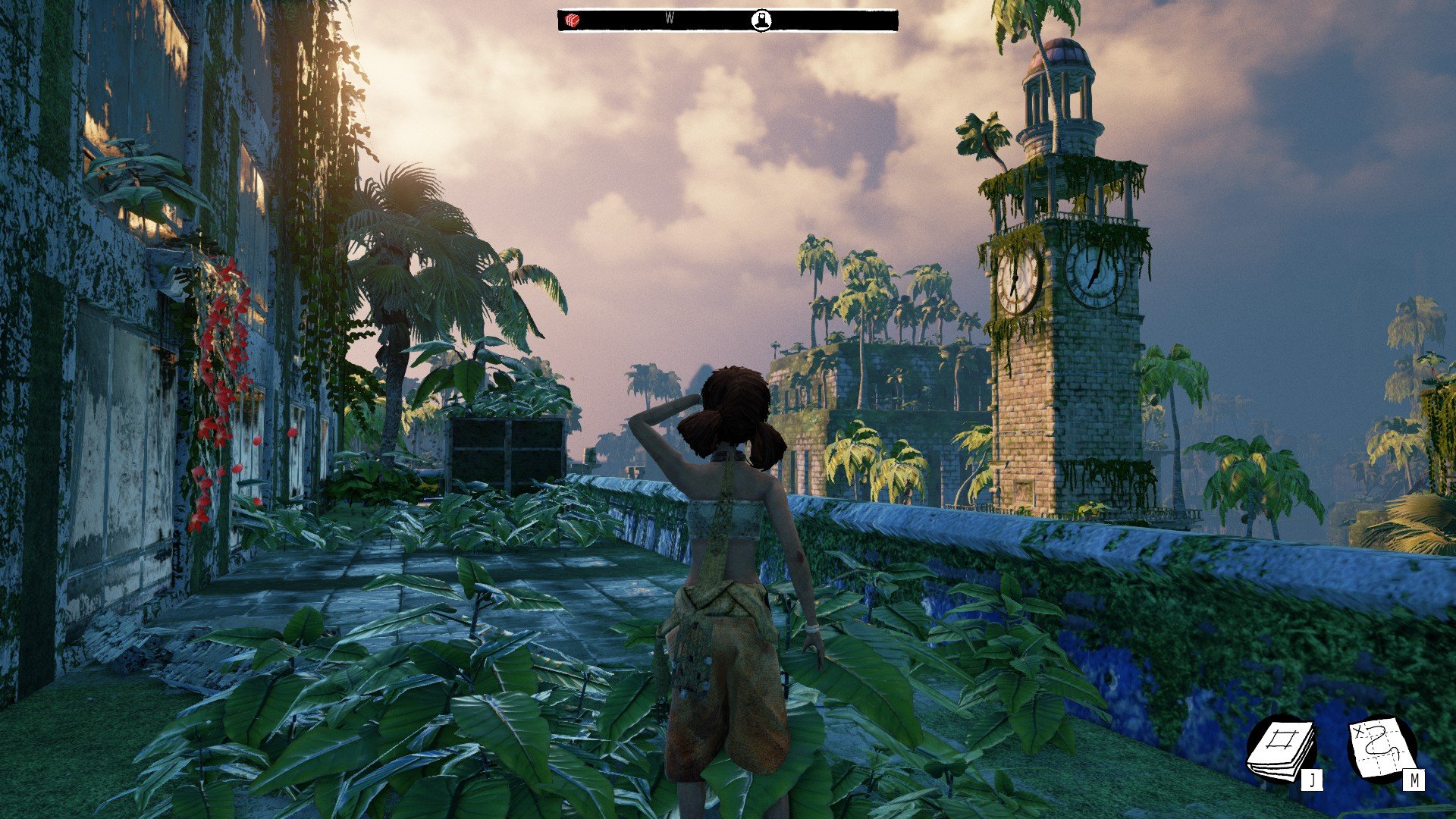Select the red supply crate compass marker
Image resolution: width=1456 pixels, height=819 pixels.
573,20
